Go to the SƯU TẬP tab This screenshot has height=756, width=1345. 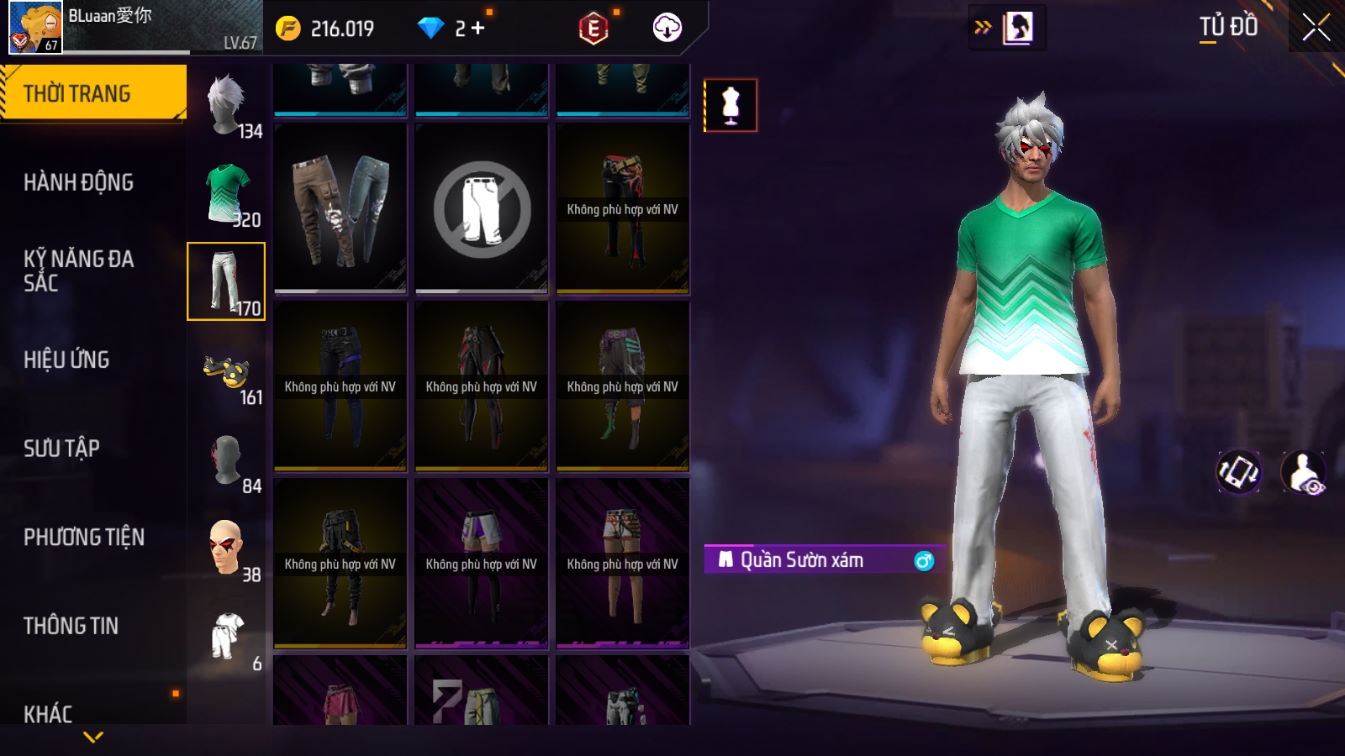(x=62, y=448)
